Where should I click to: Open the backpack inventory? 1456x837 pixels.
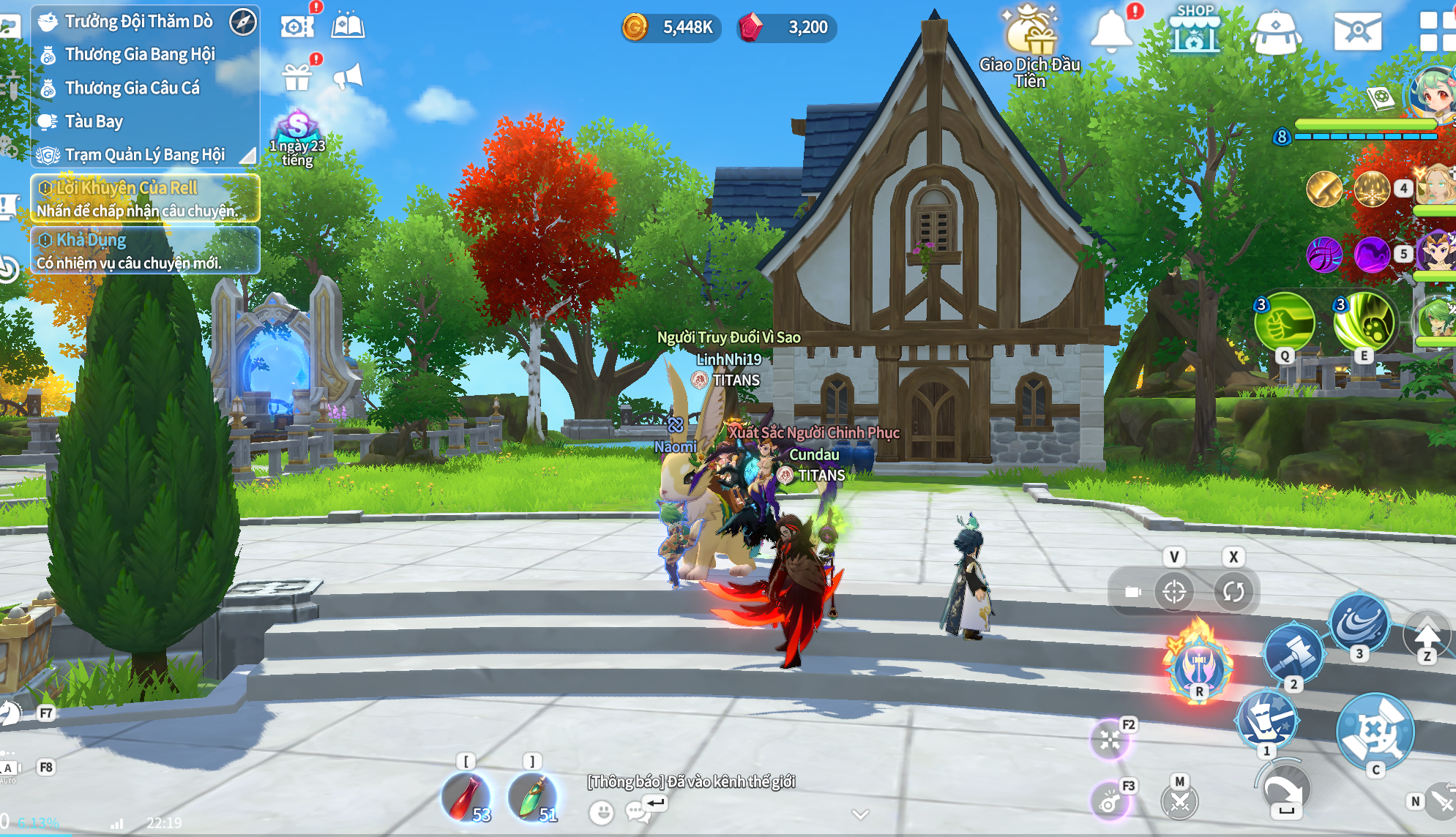coord(1275,32)
